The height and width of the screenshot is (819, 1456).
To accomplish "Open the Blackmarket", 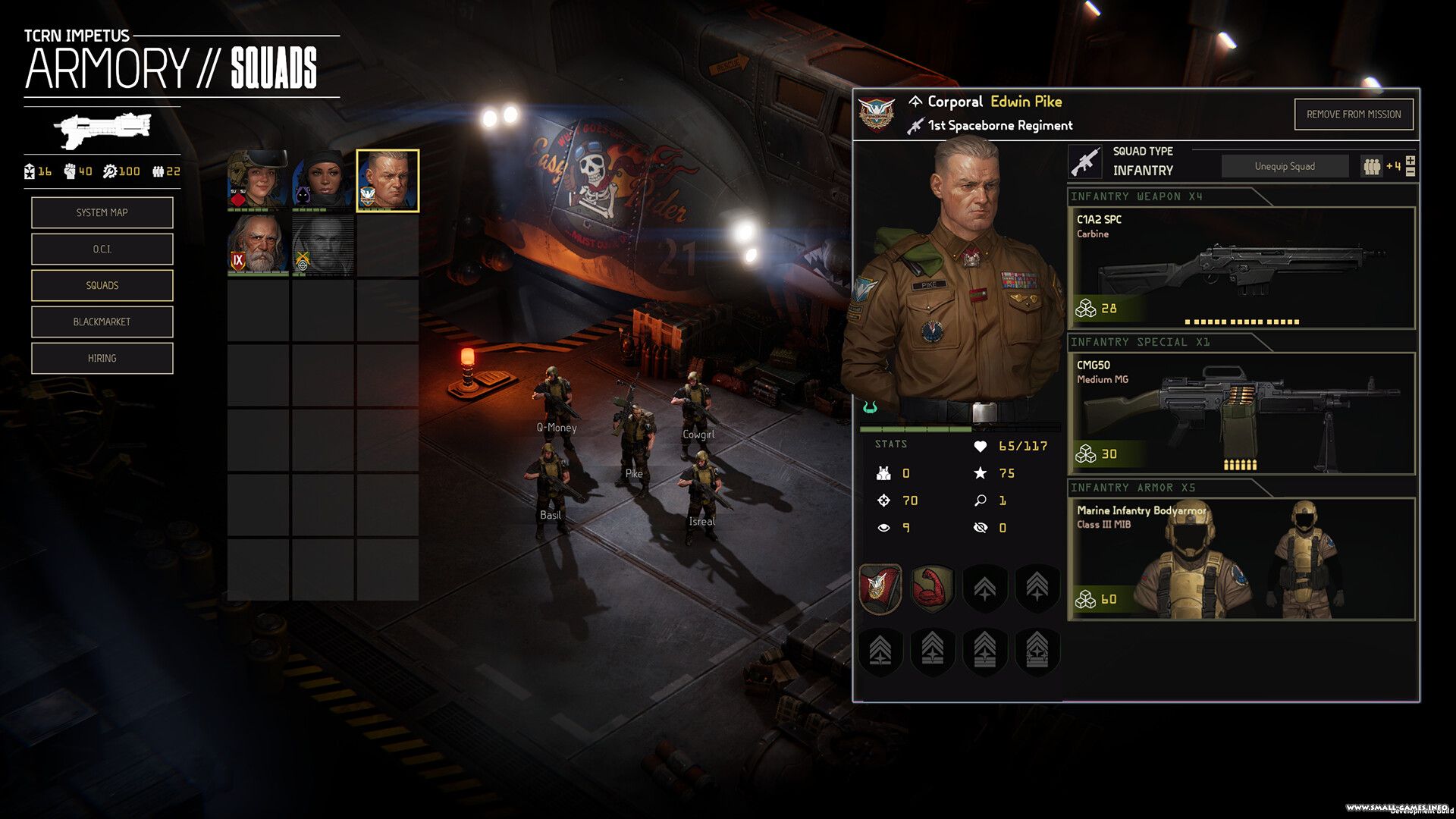I will pyautogui.click(x=102, y=322).
